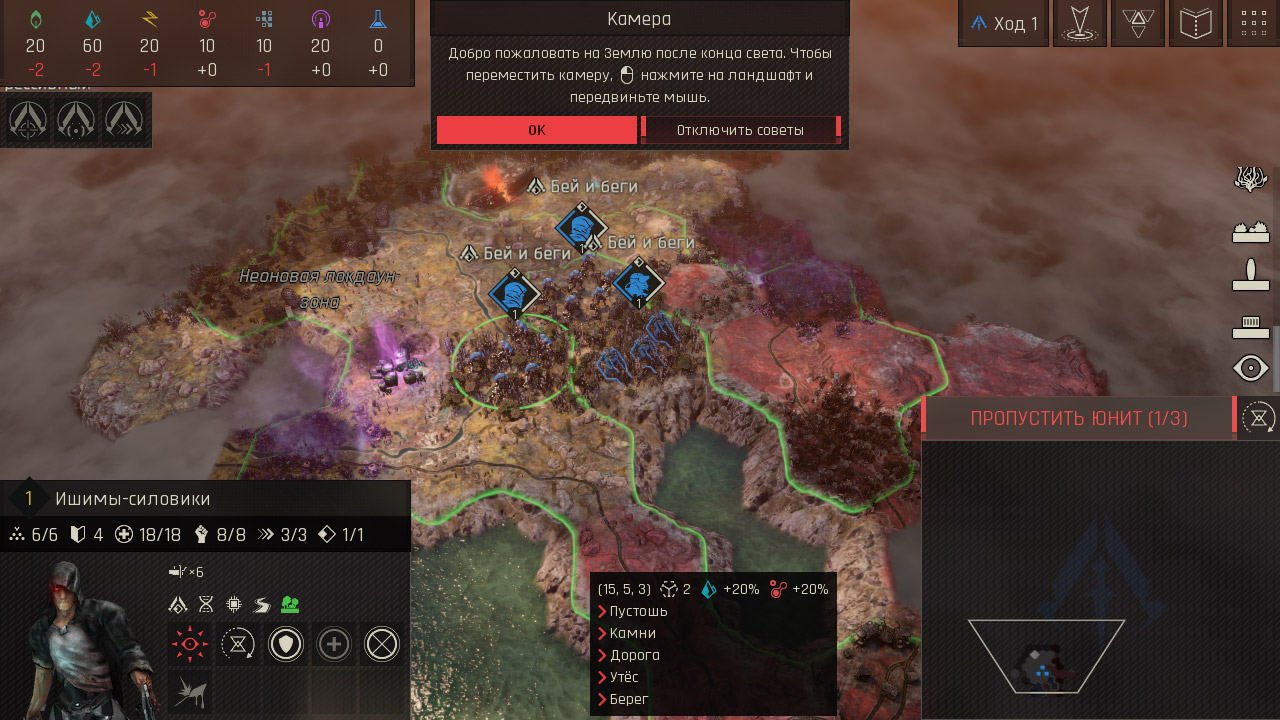The width and height of the screenshot is (1280, 720).
Task: Skip the current unit (Пропустить юнит)
Action: (1079, 418)
